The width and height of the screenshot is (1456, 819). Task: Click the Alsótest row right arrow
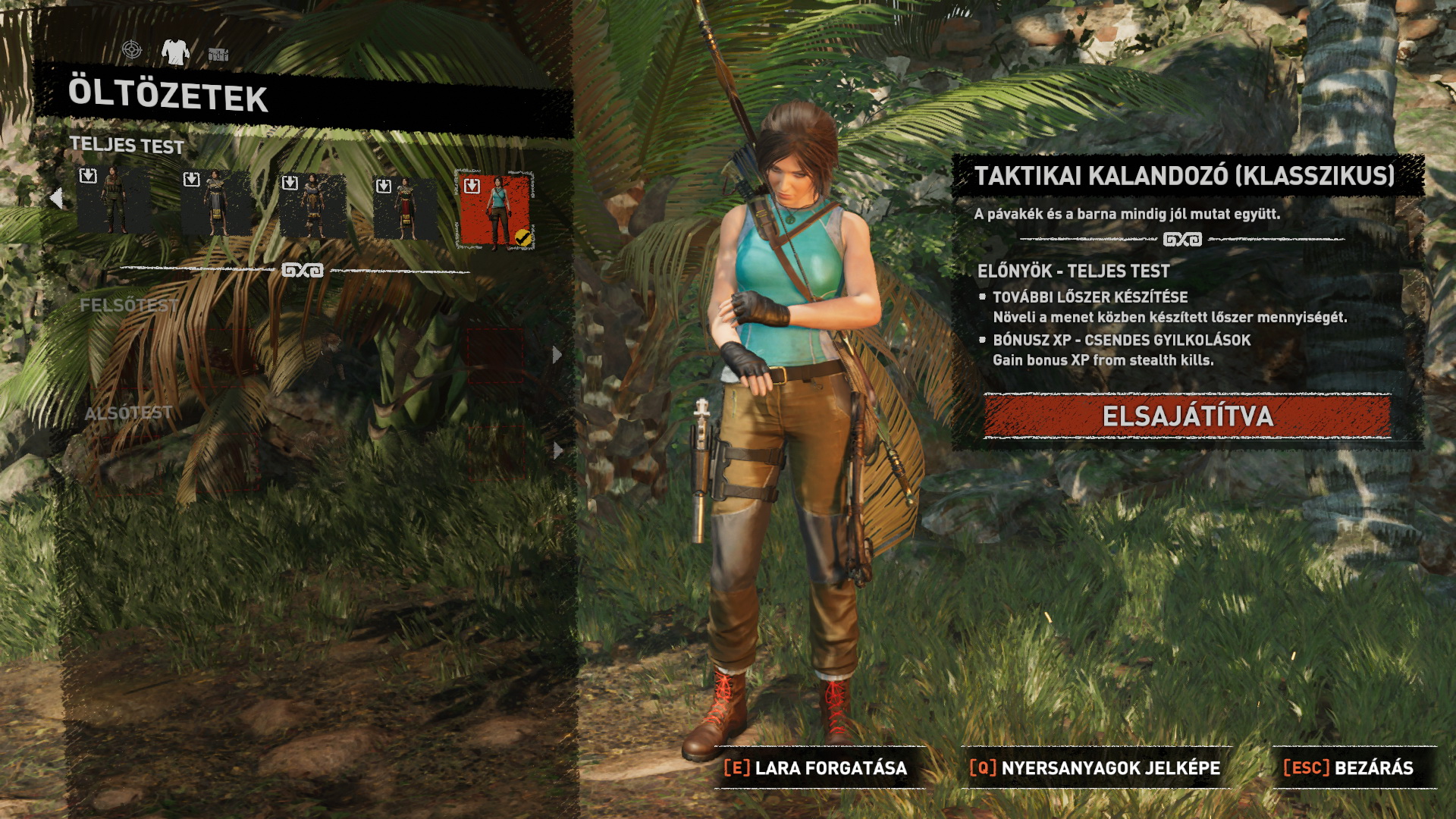tap(557, 450)
